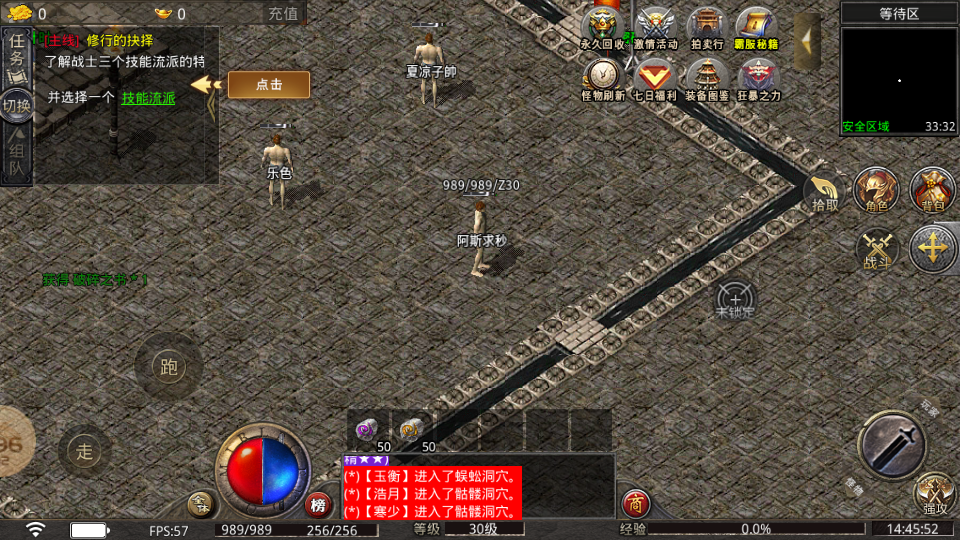
Task: Open the 狂暴之力 berserk power icon
Action: pyautogui.click(x=758, y=78)
